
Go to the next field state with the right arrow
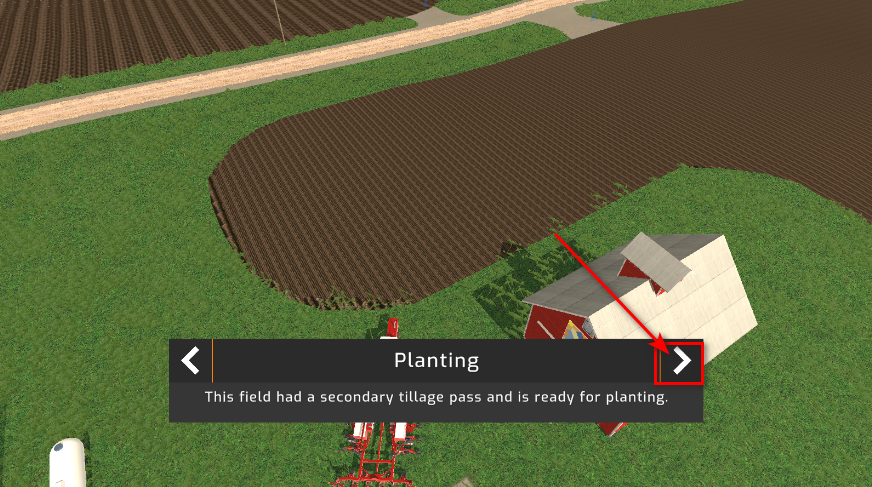[681, 361]
